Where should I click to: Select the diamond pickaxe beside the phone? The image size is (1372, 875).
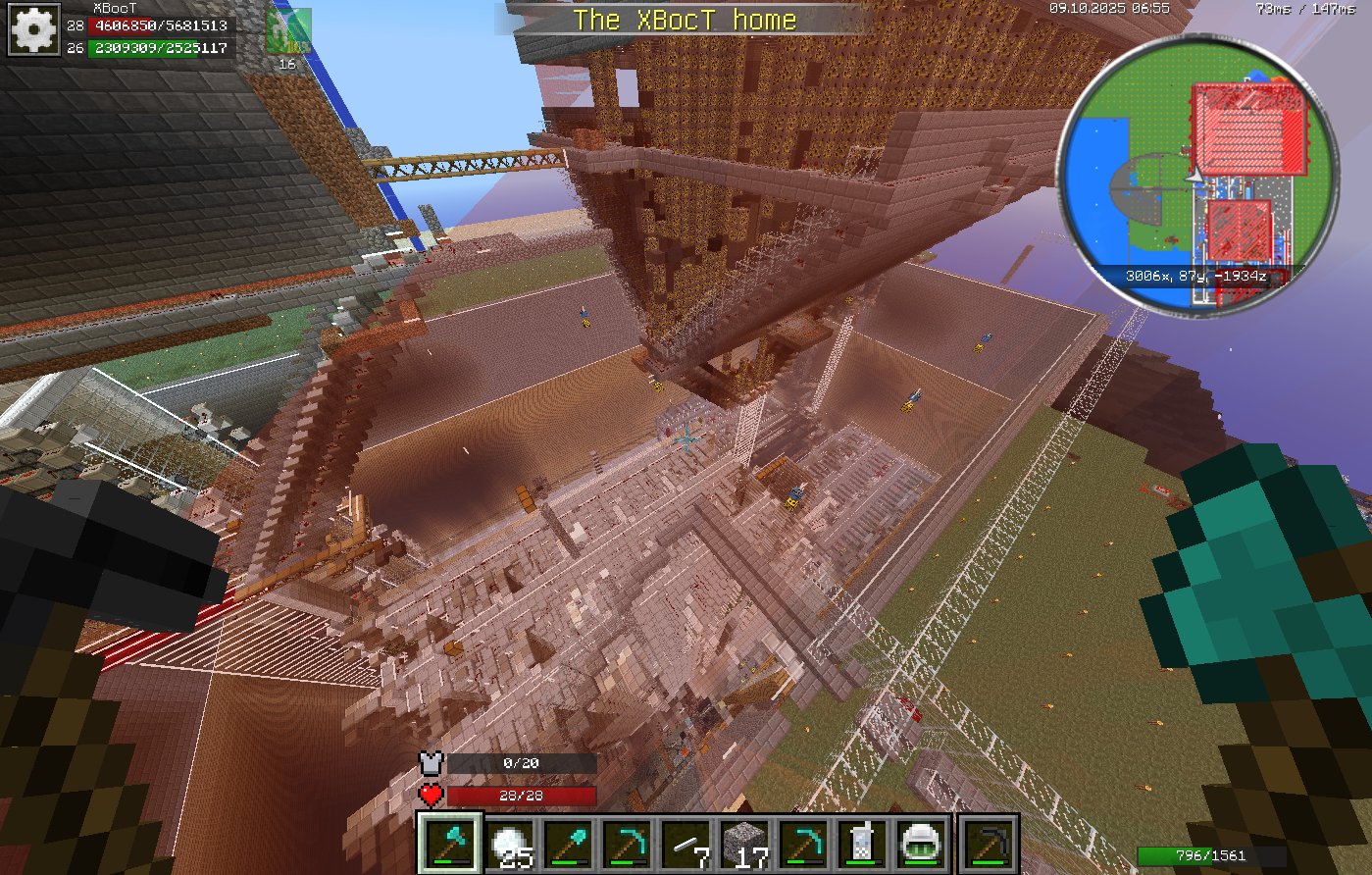click(x=805, y=844)
